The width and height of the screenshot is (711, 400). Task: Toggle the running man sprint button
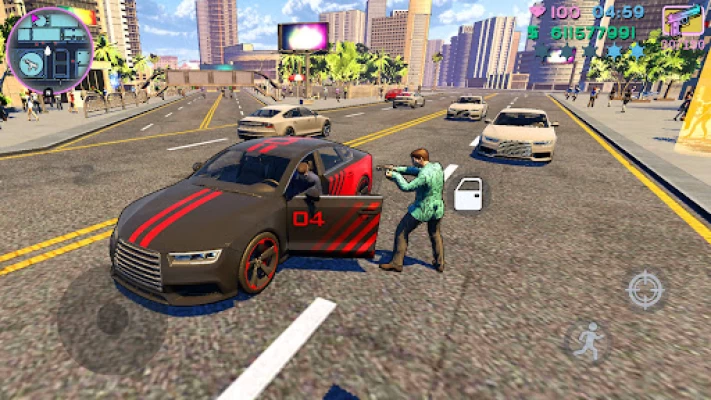coord(587,342)
